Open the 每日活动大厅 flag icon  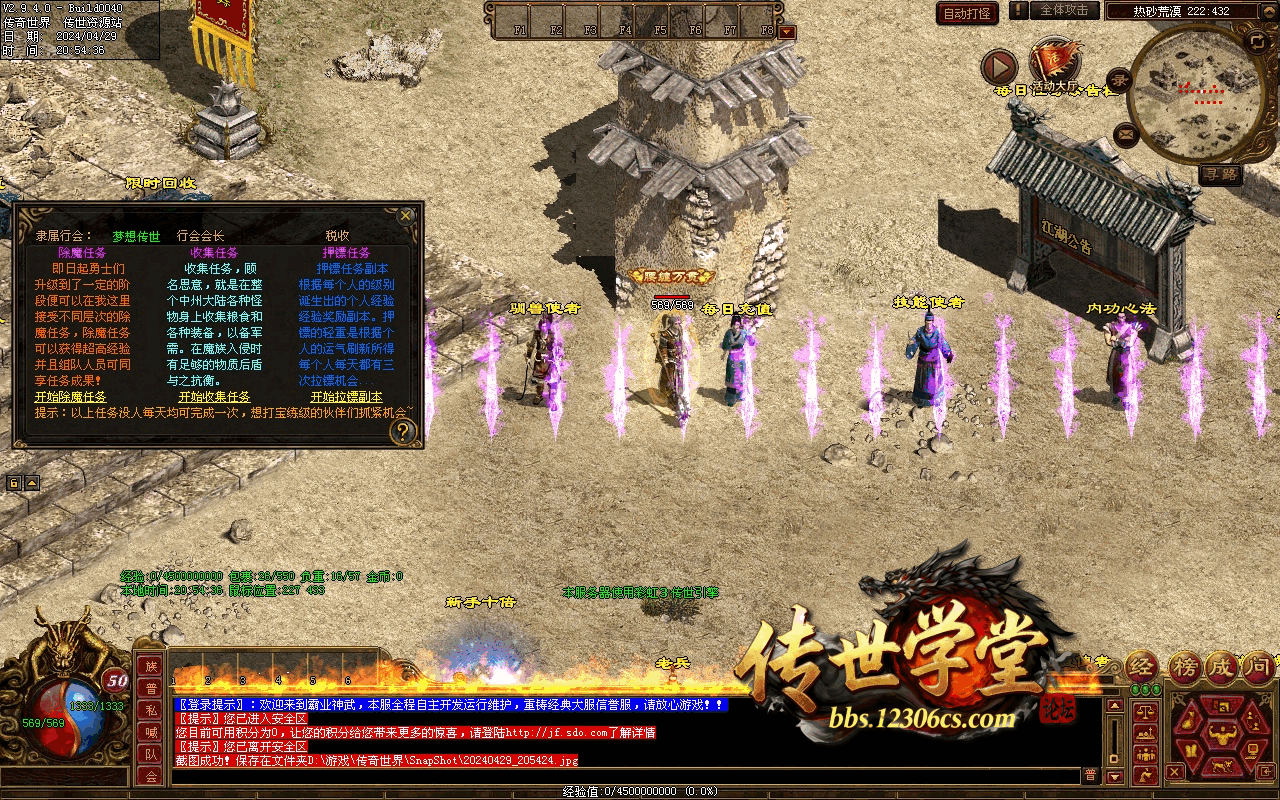(1051, 63)
